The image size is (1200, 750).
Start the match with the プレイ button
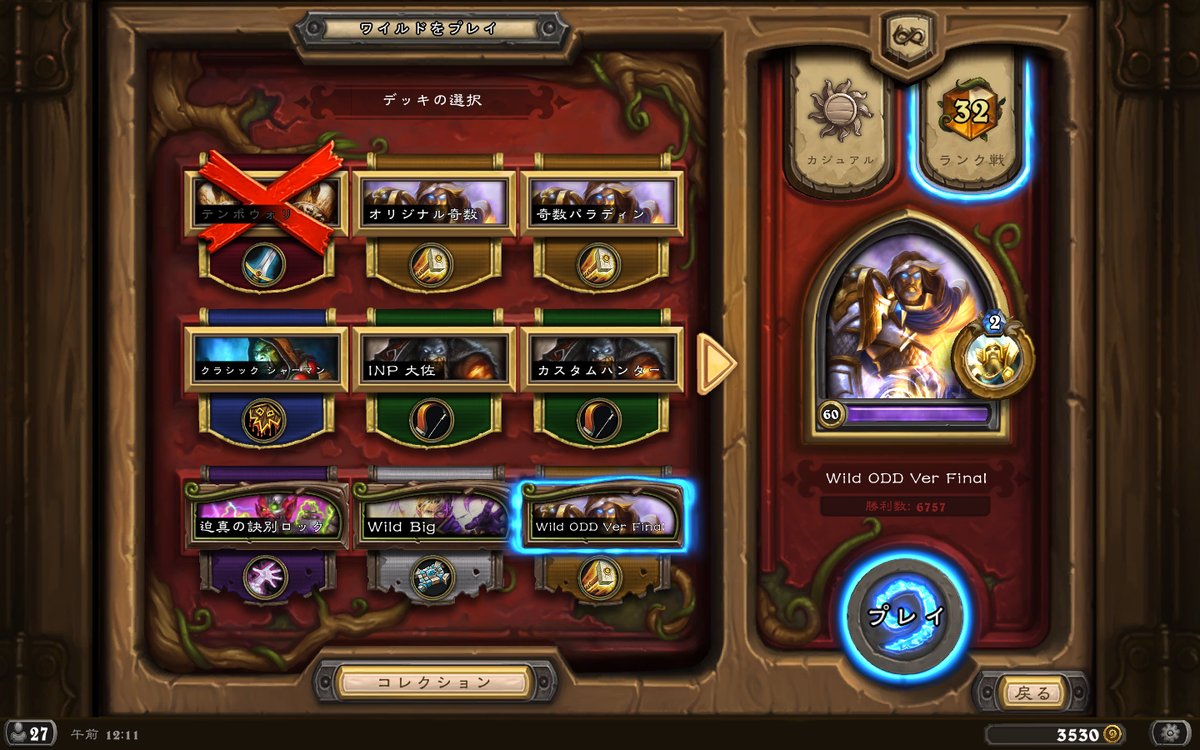tap(905, 615)
